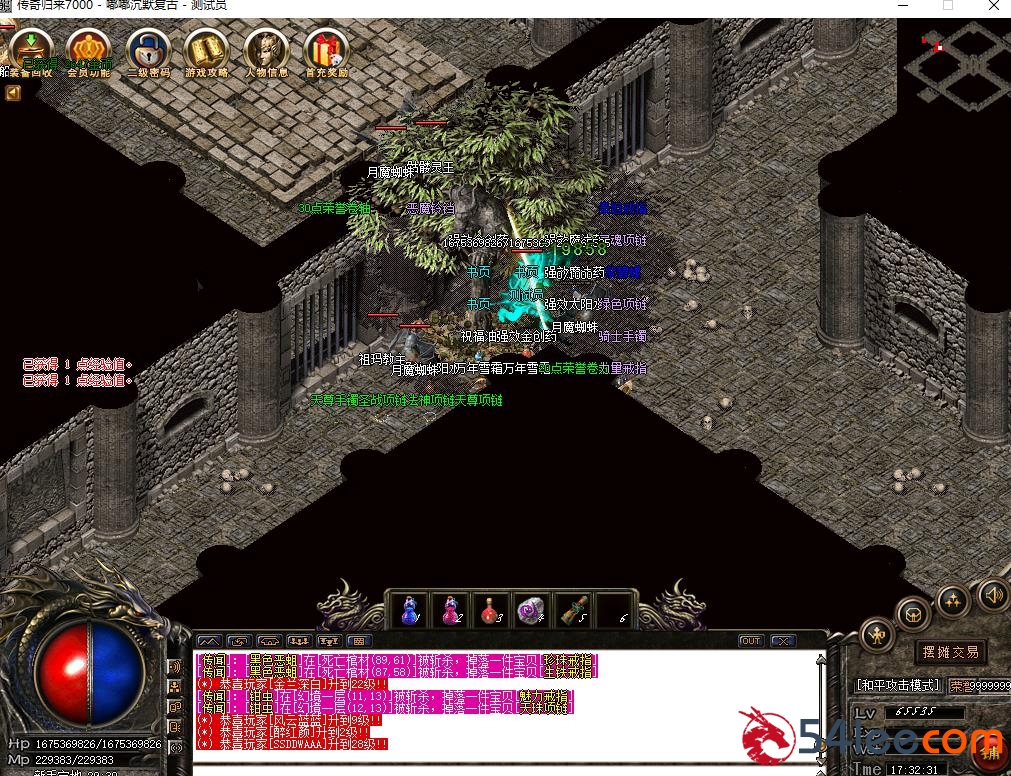
Task: Open the 二级密码 padlock icon
Action: coord(149,50)
